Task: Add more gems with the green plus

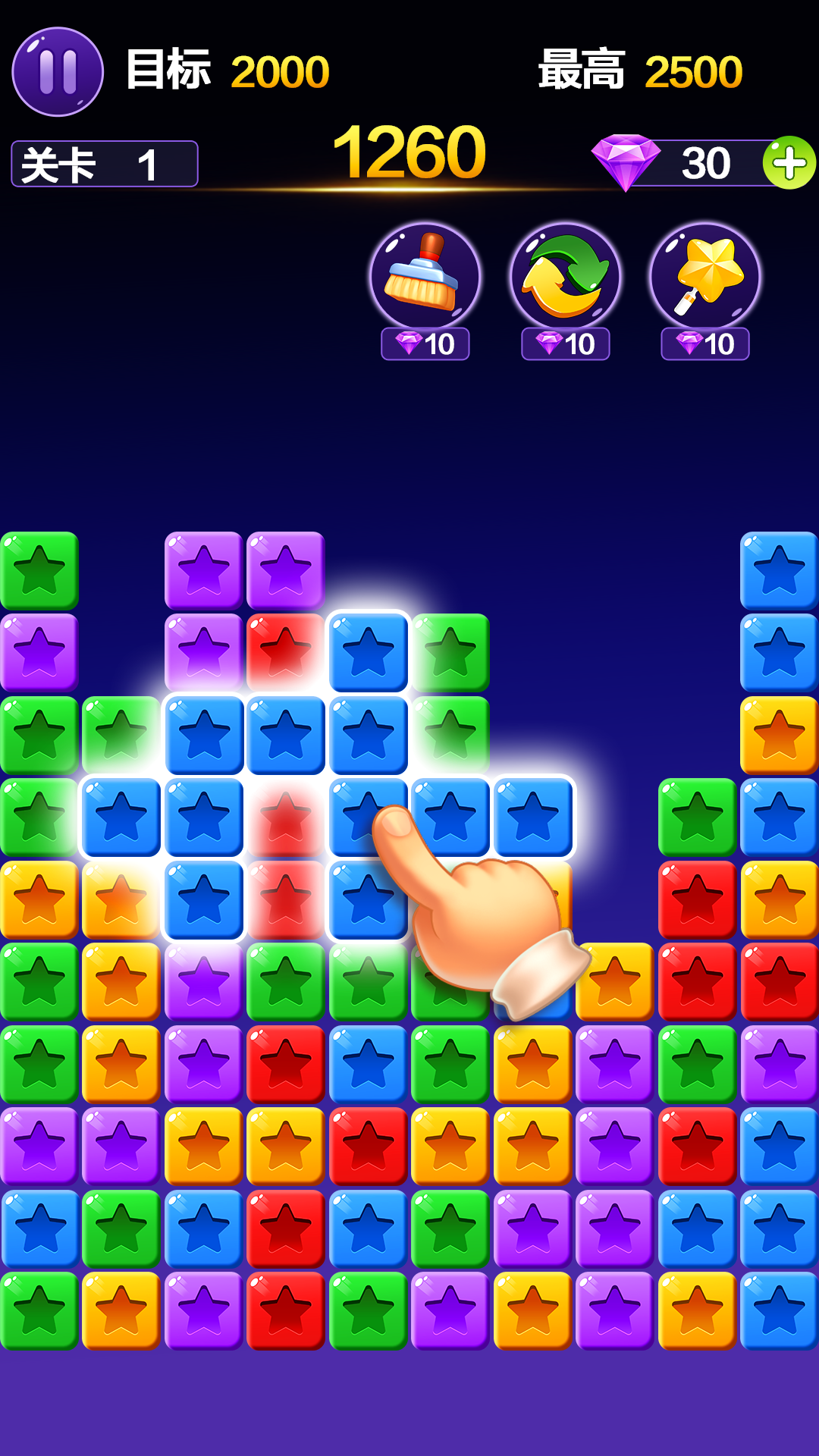Action: (x=789, y=162)
